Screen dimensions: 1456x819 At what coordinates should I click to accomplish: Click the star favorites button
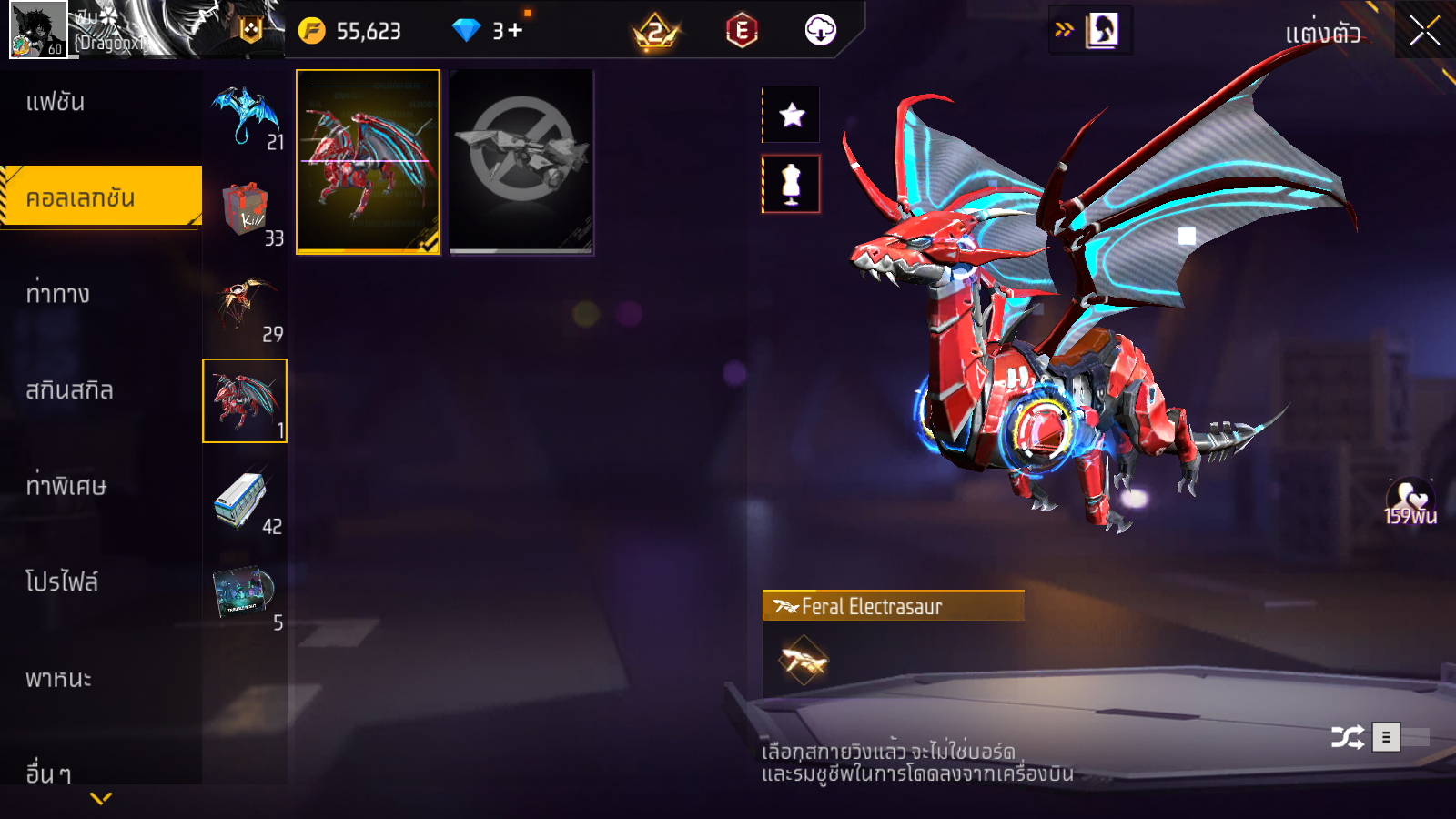(792, 115)
